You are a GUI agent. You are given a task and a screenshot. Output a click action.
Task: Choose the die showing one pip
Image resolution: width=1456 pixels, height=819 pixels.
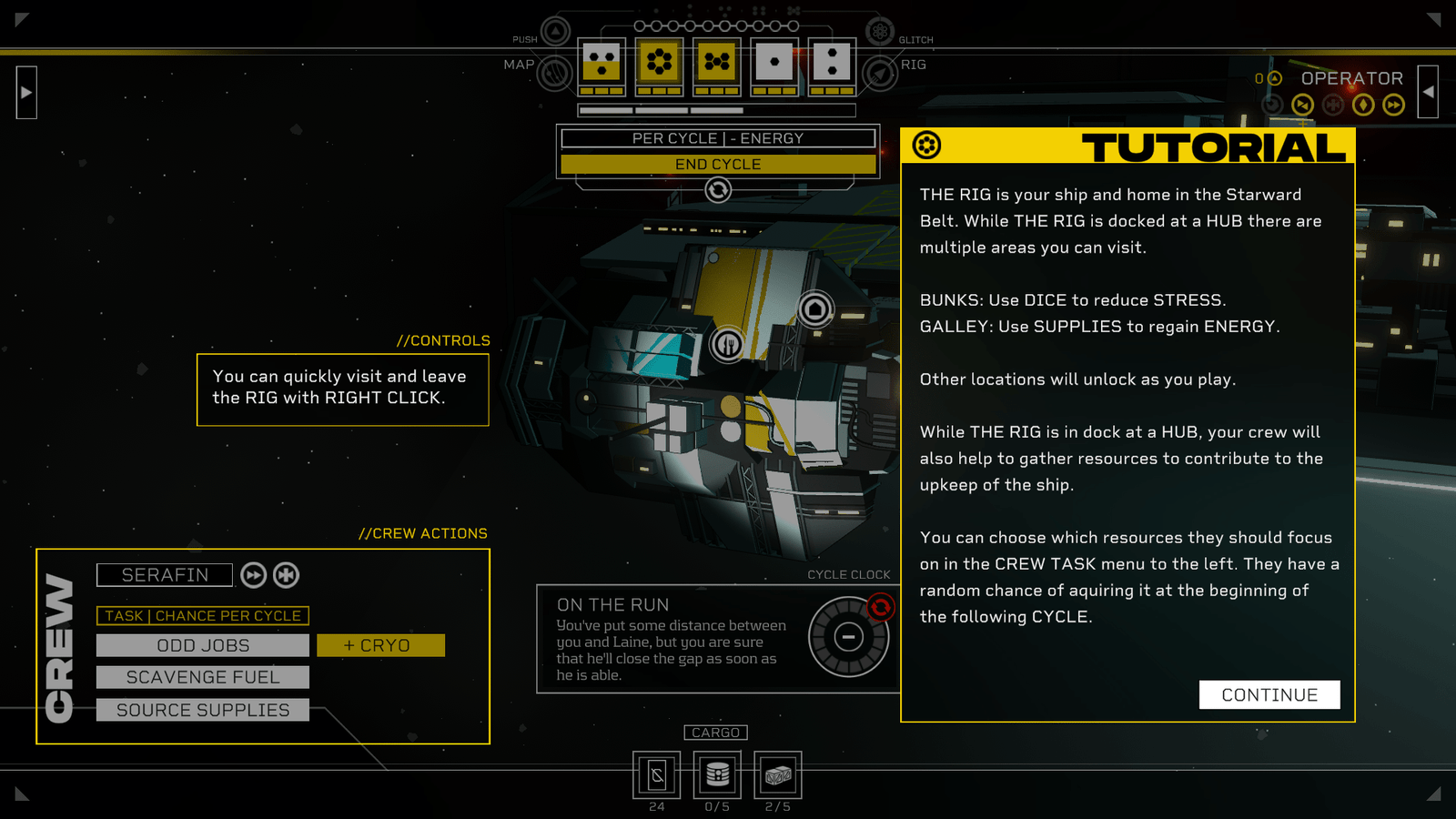(774, 63)
